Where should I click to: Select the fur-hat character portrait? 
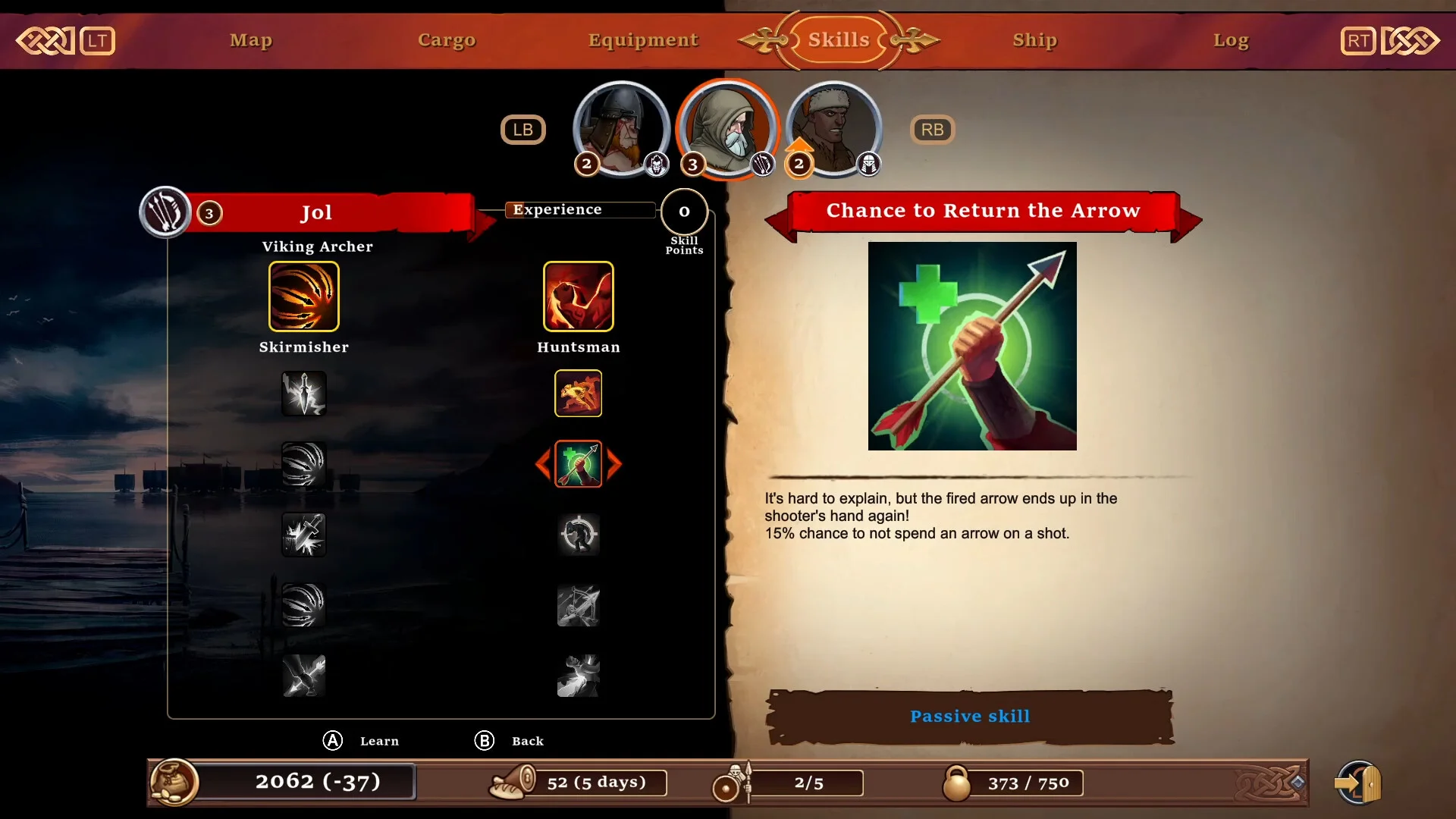click(833, 128)
